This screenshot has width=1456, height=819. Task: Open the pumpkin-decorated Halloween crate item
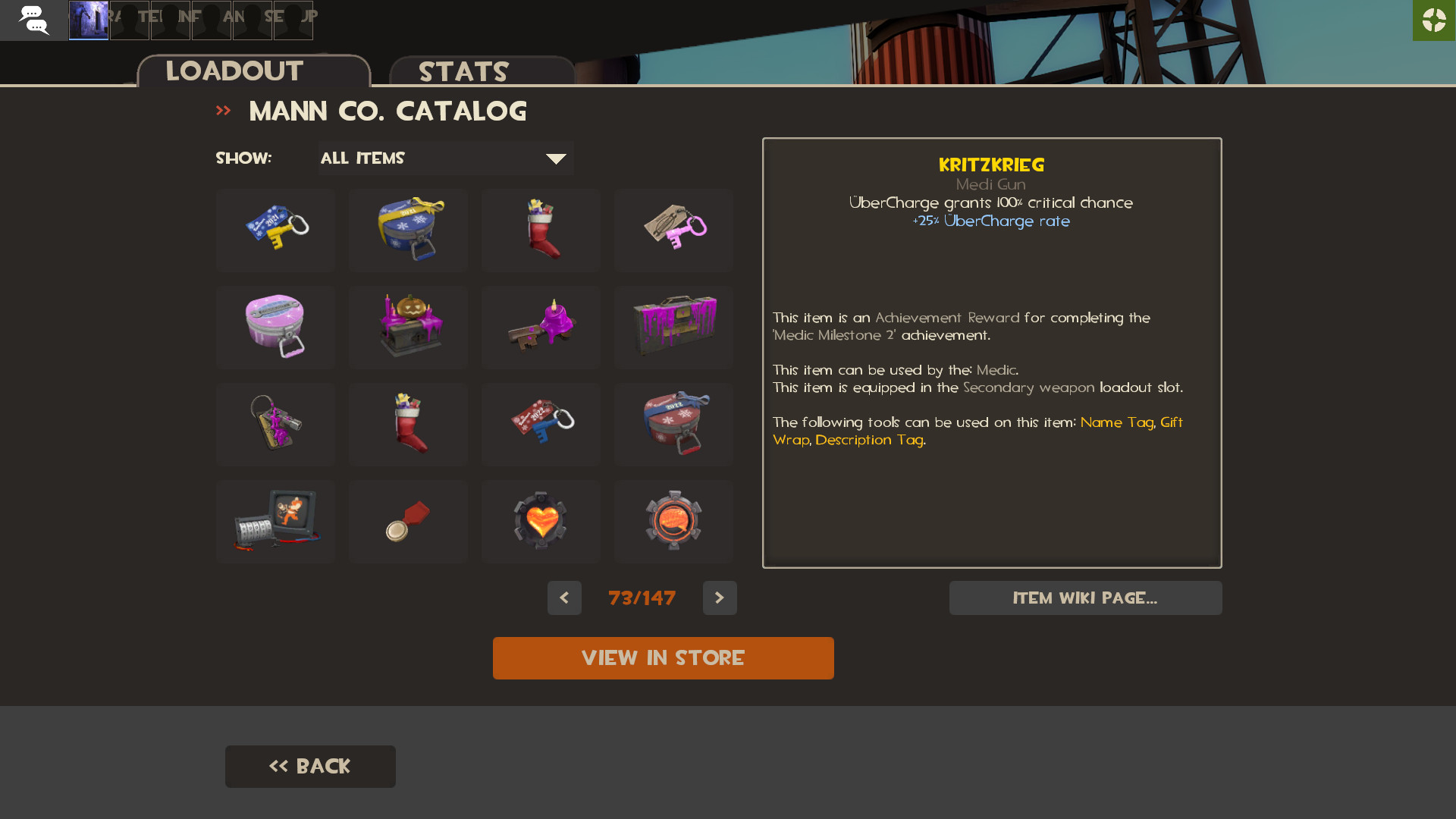pyautogui.click(x=408, y=327)
